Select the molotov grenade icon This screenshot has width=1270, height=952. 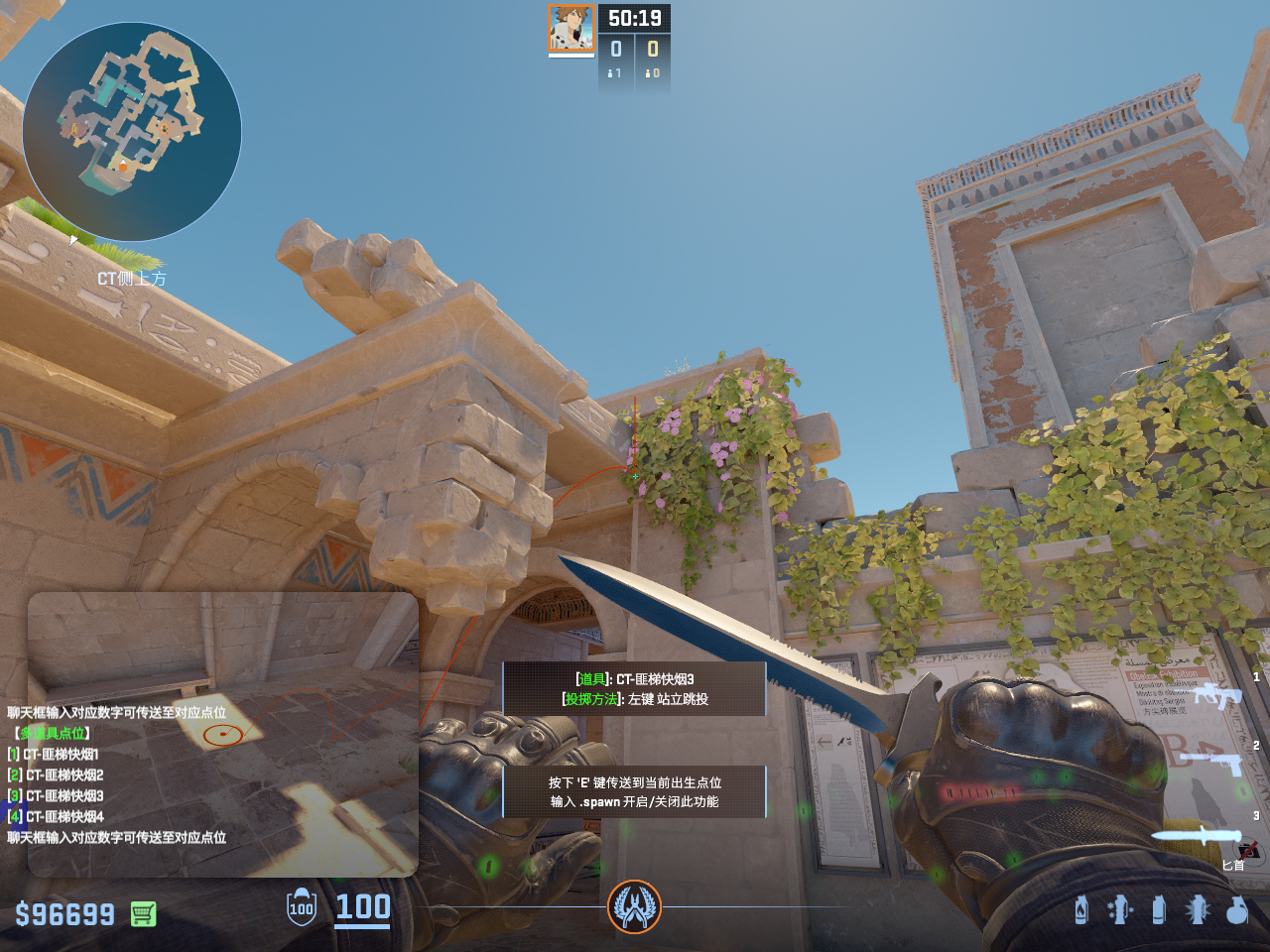(1081, 909)
